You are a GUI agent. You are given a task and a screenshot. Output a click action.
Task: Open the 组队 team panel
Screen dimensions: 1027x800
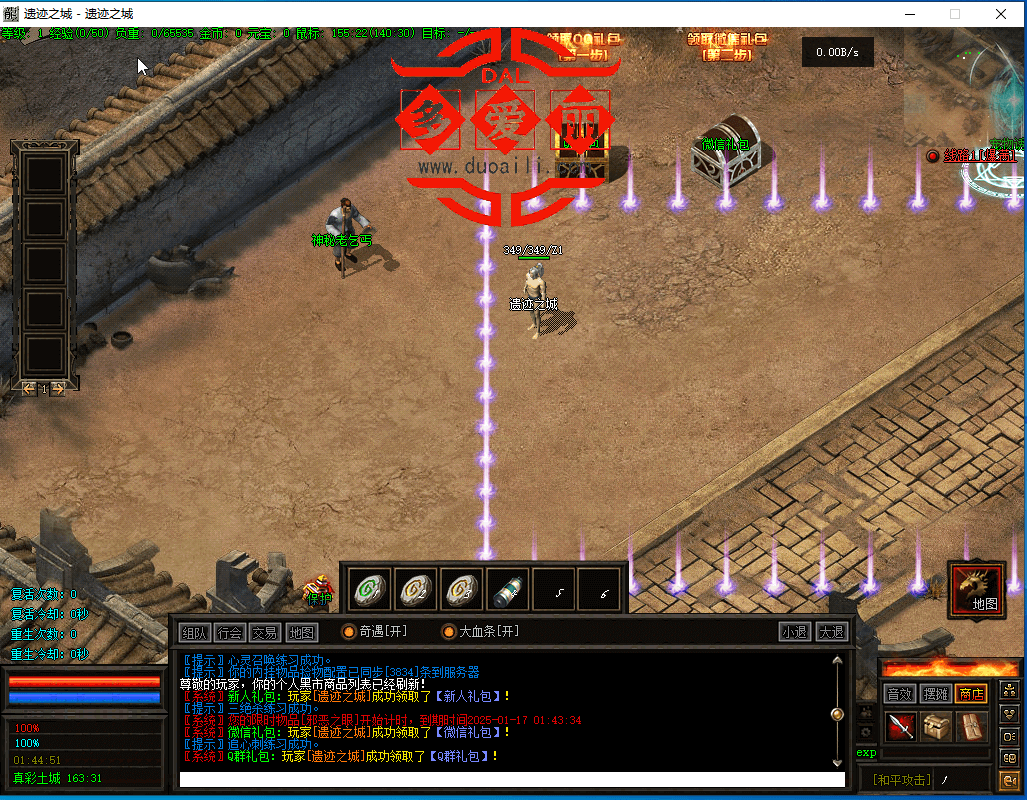(x=195, y=632)
